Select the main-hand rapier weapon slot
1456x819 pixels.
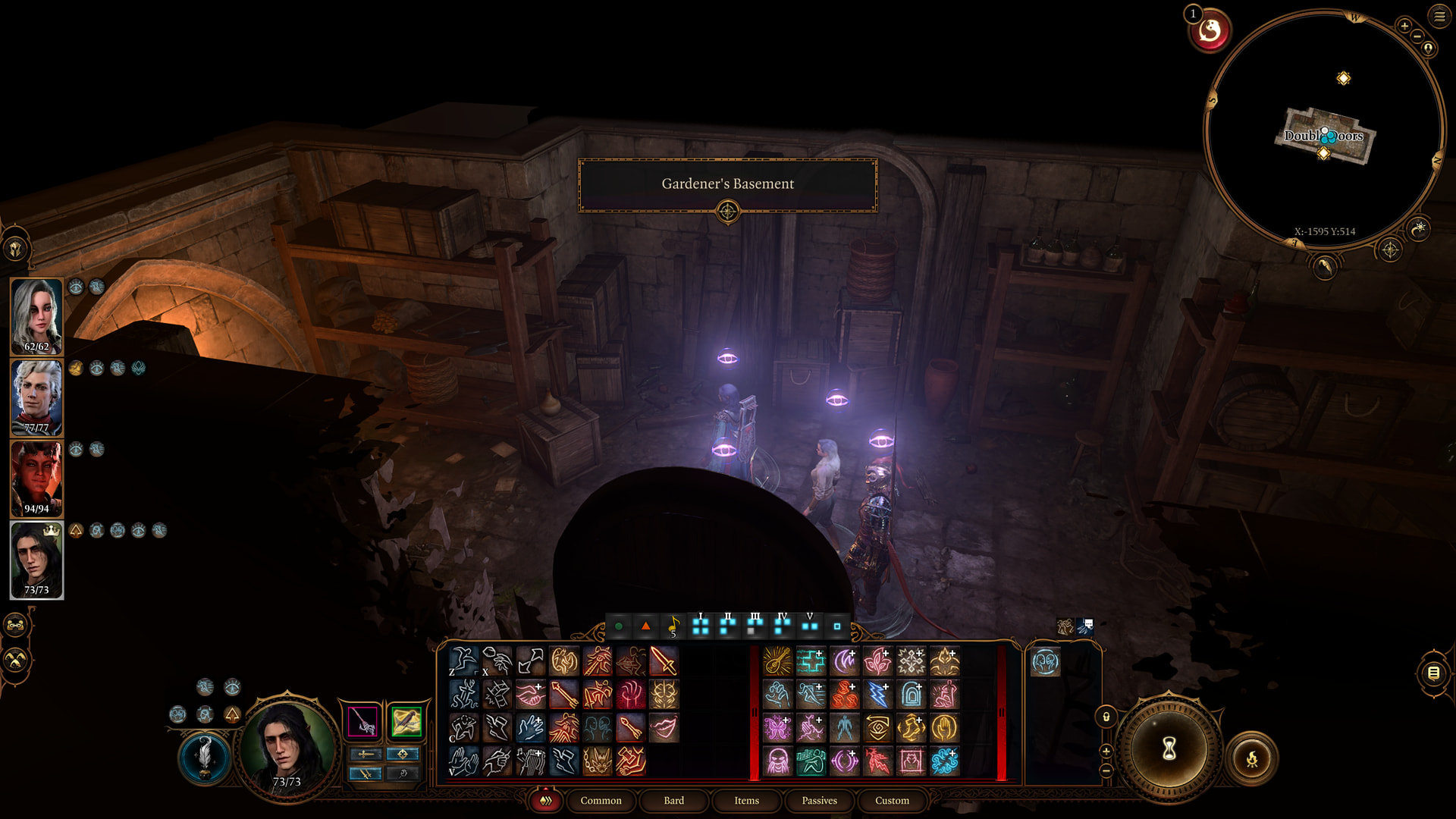click(x=363, y=721)
